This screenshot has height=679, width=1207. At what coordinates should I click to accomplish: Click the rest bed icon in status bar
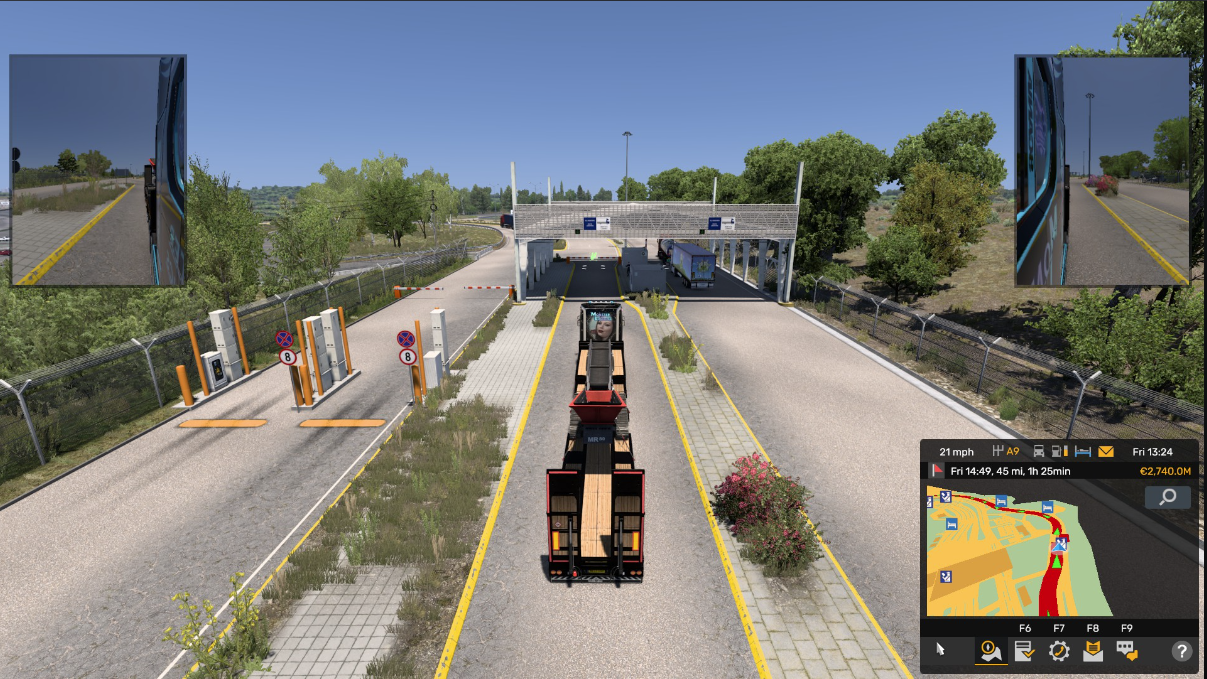(1083, 451)
